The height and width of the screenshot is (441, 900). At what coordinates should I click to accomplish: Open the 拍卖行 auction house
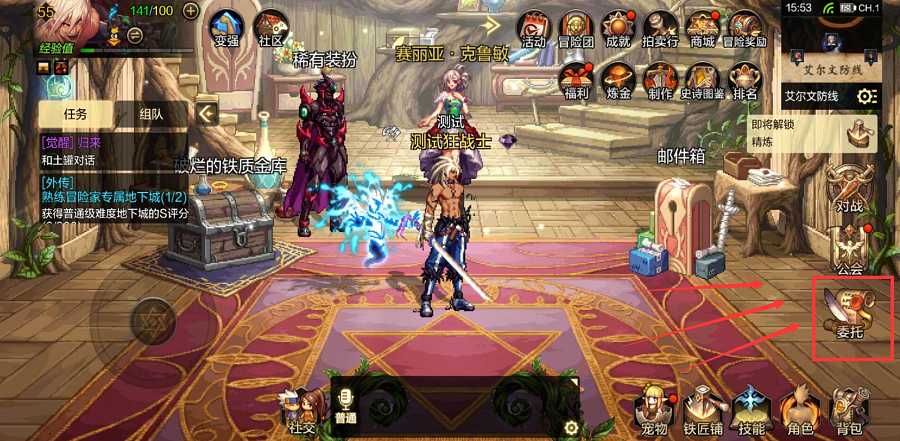660,28
